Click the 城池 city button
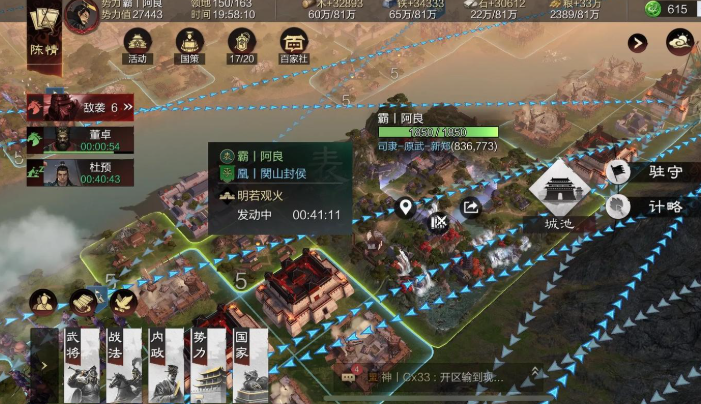 coord(557,193)
